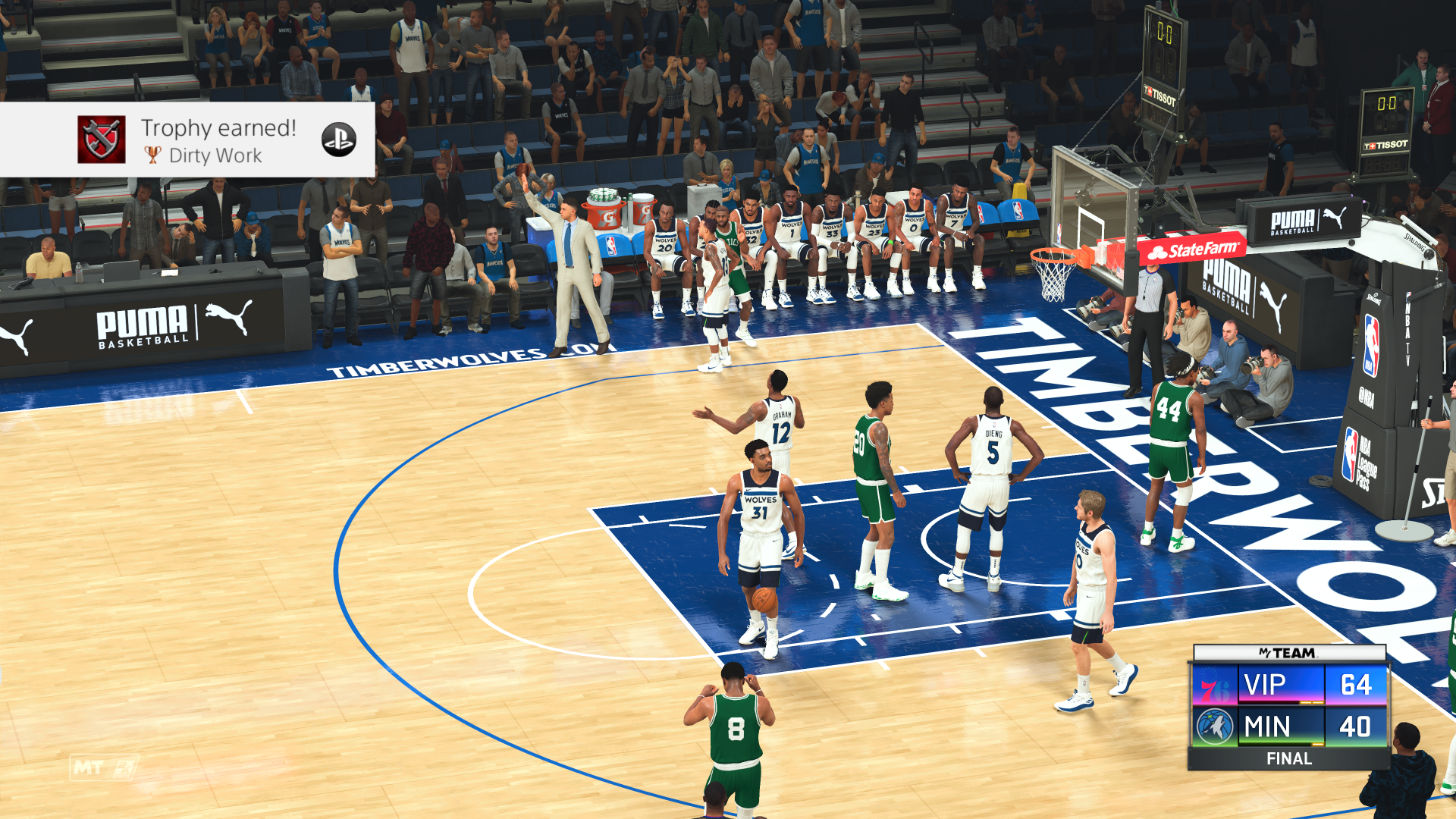
Task: Toggle the MIN team score row
Action: tap(1267, 723)
